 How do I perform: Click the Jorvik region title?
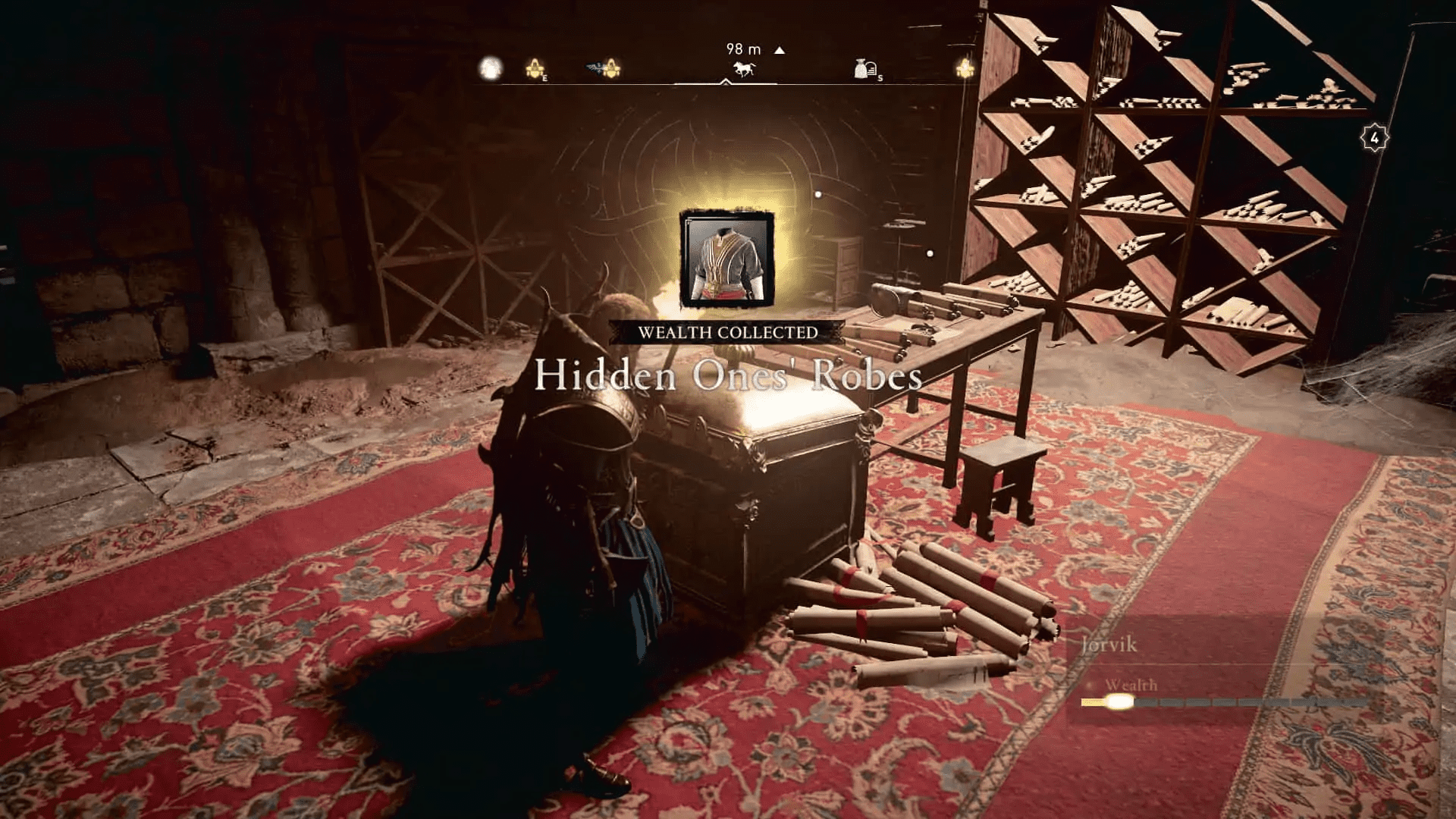coord(1108,644)
